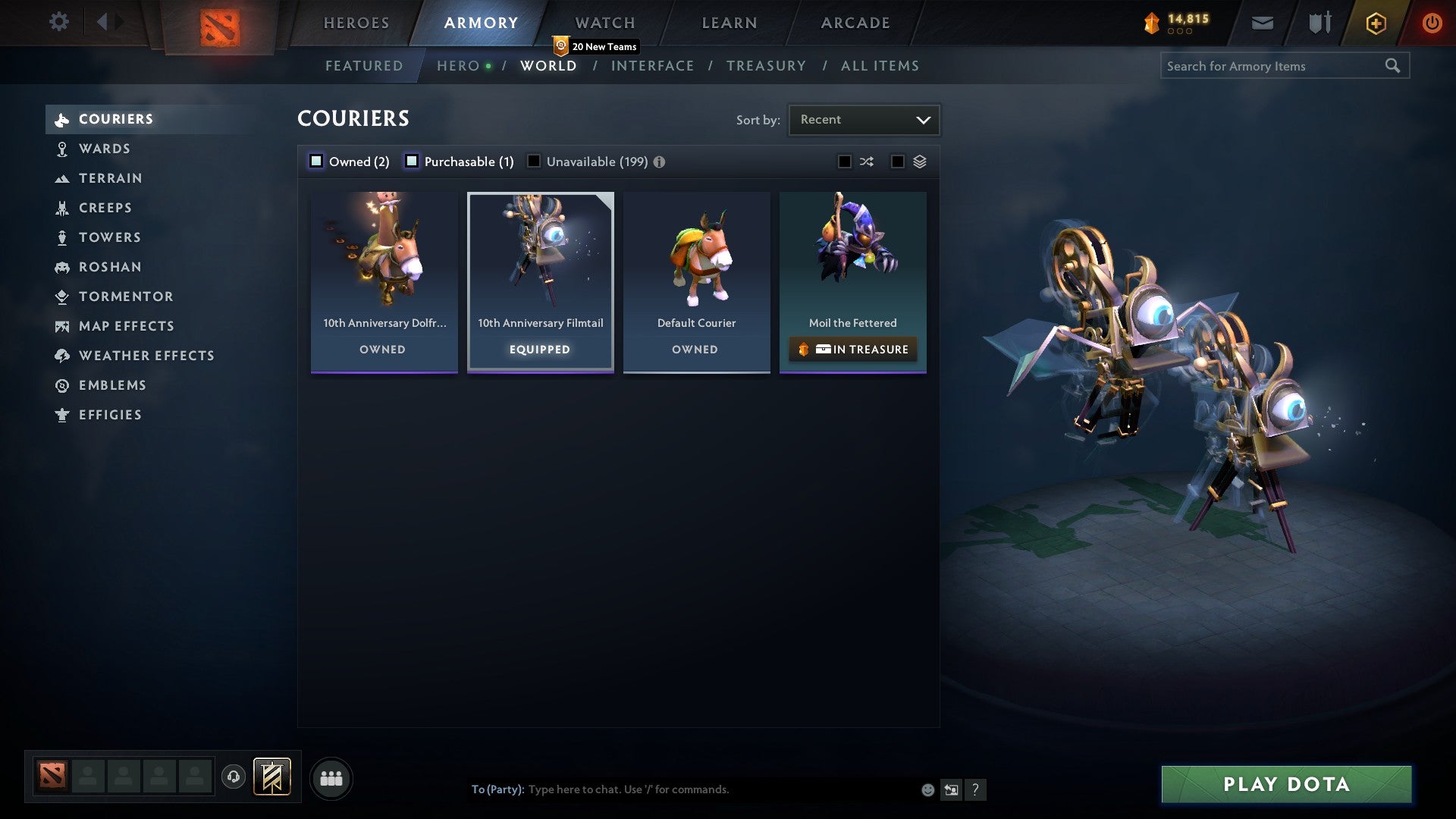This screenshot has height=819, width=1456.
Task: Select the Wards category icon
Action: pos(61,149)
